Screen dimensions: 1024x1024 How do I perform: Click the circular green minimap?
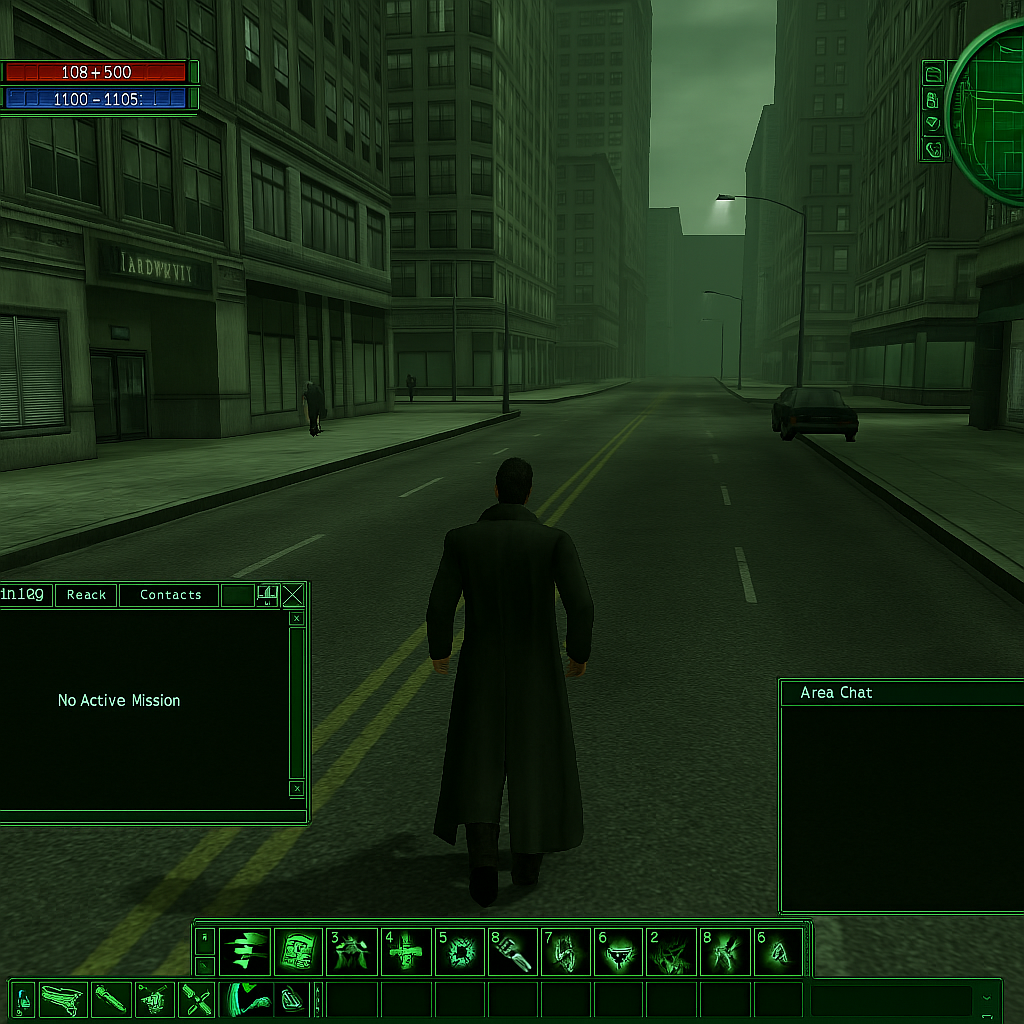click(990, 112)
